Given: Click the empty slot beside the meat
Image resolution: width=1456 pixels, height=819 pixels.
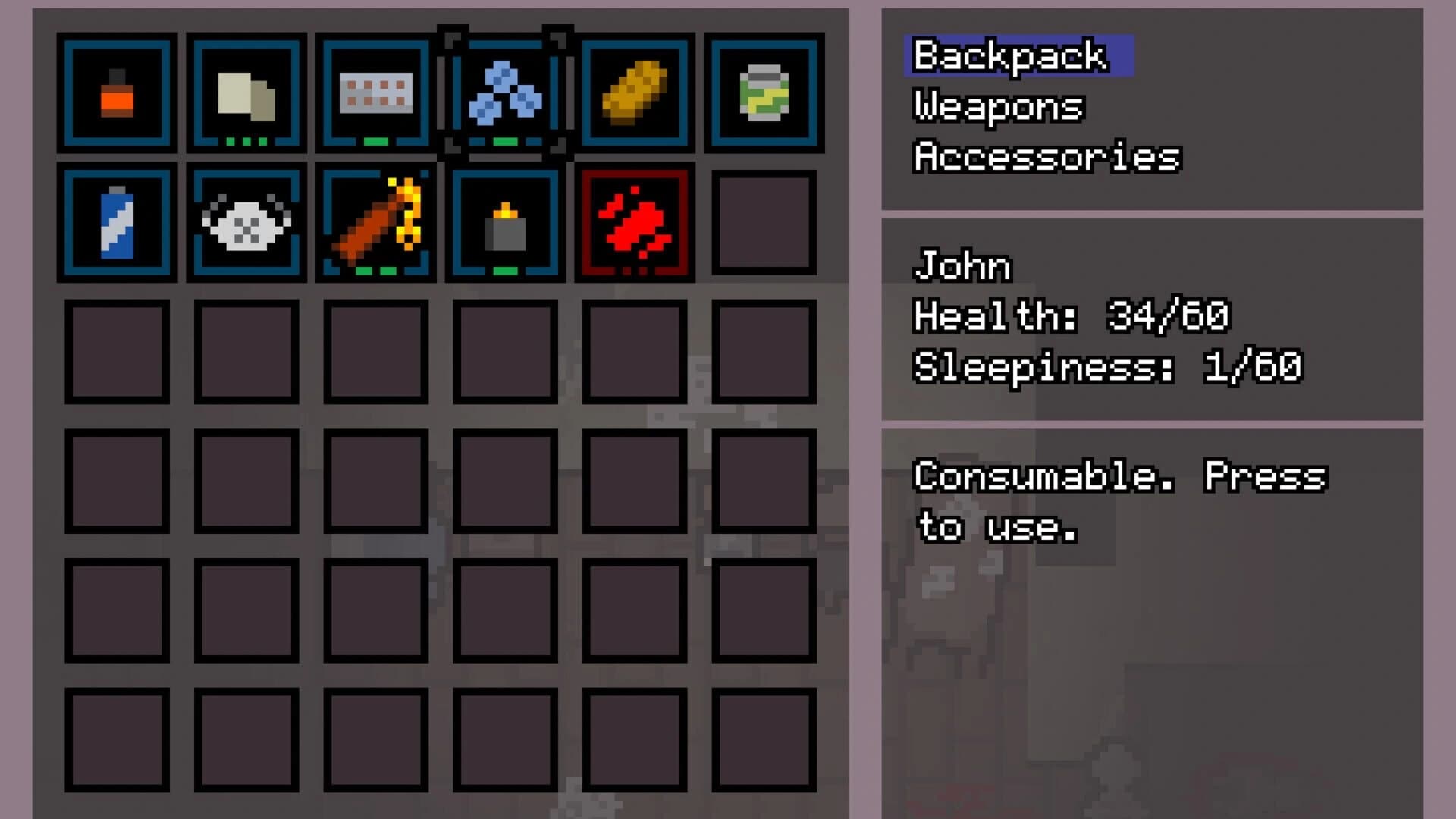Looking at the screenshot, I should tap(762, 224).
